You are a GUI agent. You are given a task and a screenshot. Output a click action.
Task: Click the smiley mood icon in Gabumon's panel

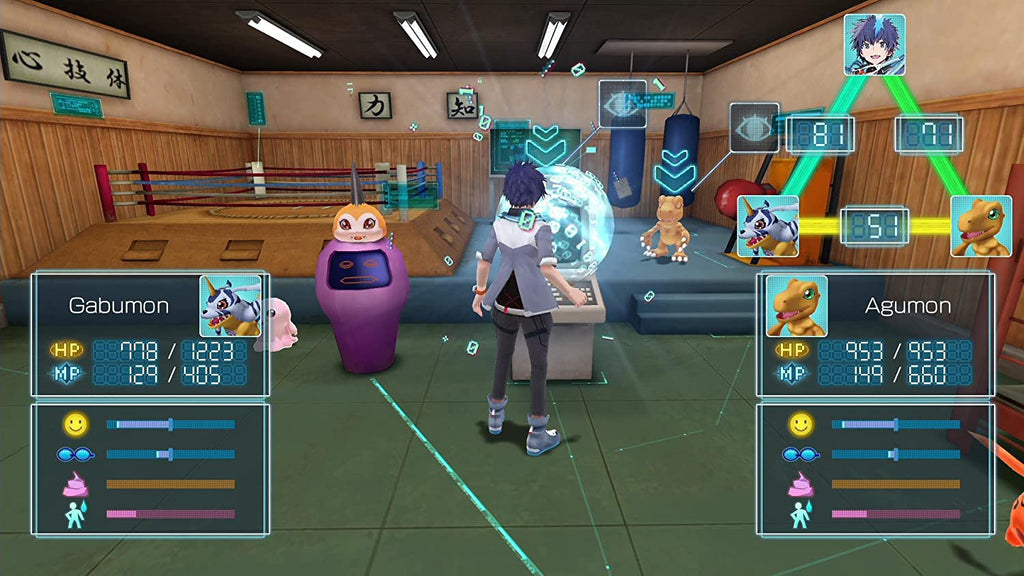(x=76, y=424)
